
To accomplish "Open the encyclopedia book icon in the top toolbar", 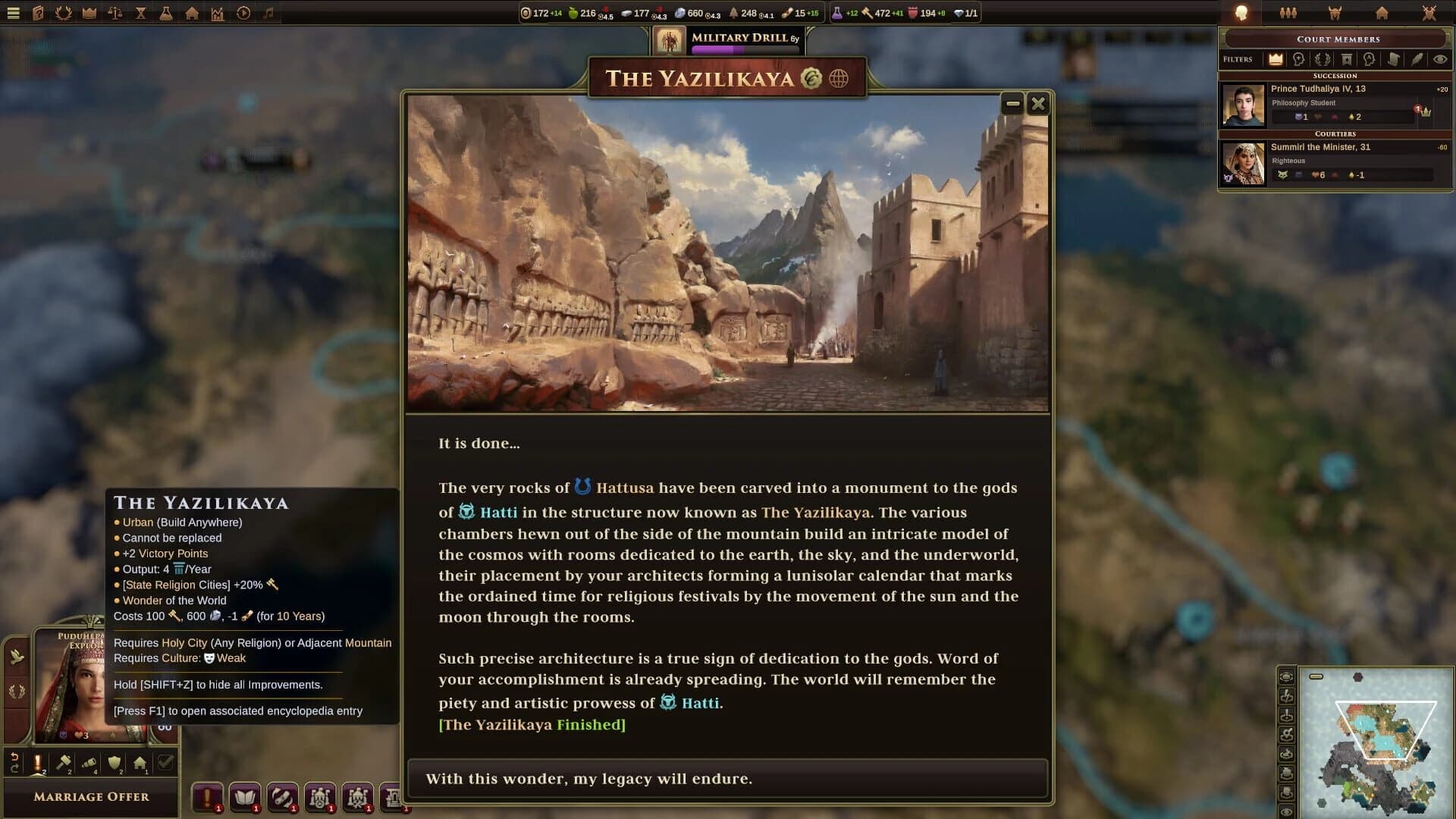I will (x=37, y=13).
